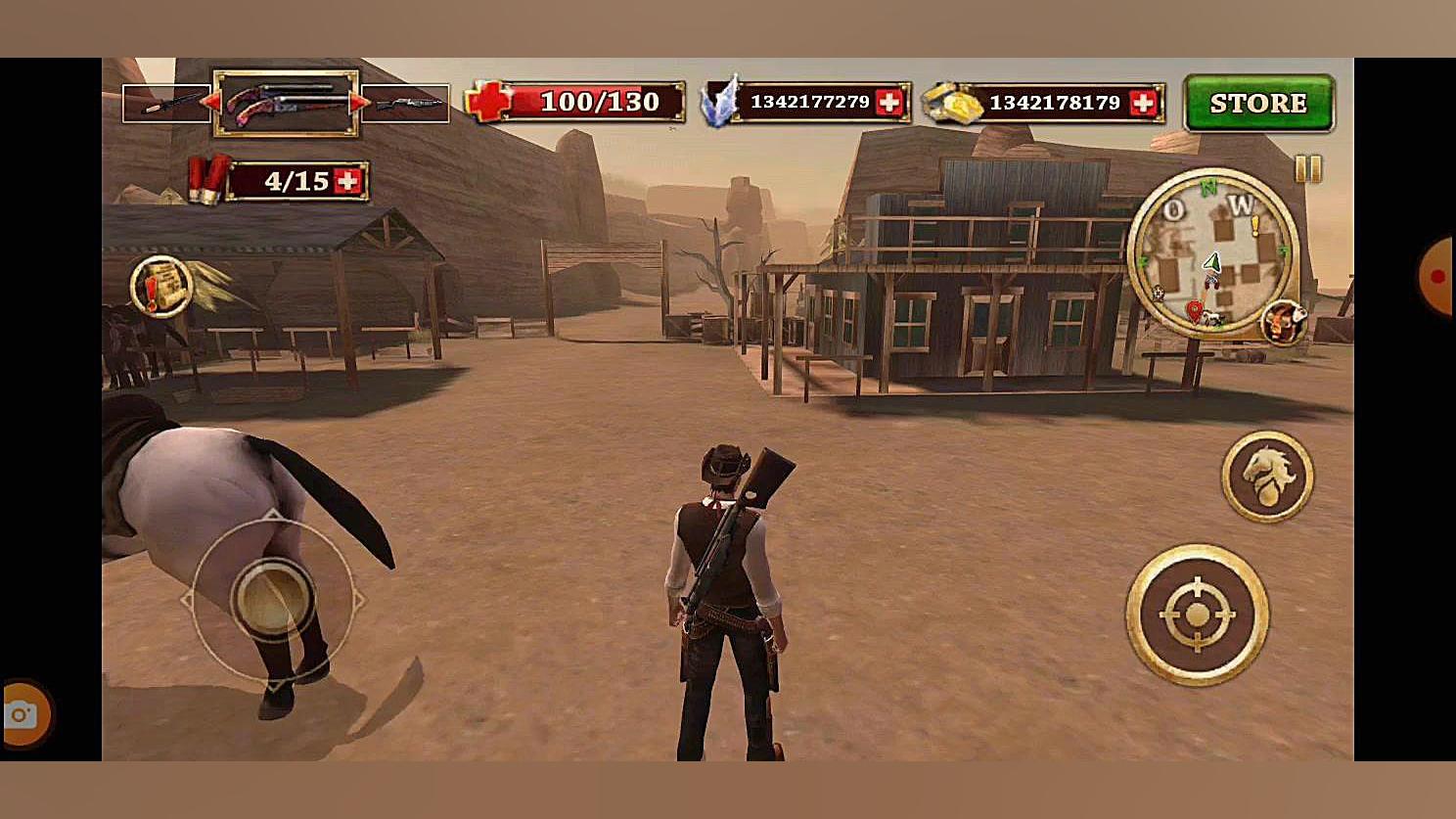Open the green STORE button
The image size is (1456, 819).
[x=1258, y=103]
